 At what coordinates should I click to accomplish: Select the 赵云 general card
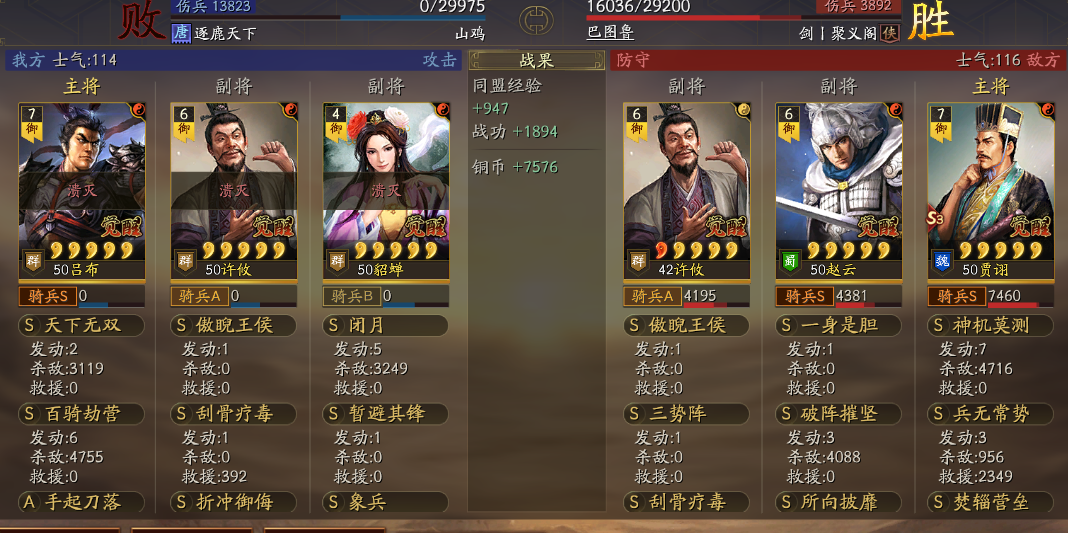click(838, 190)
